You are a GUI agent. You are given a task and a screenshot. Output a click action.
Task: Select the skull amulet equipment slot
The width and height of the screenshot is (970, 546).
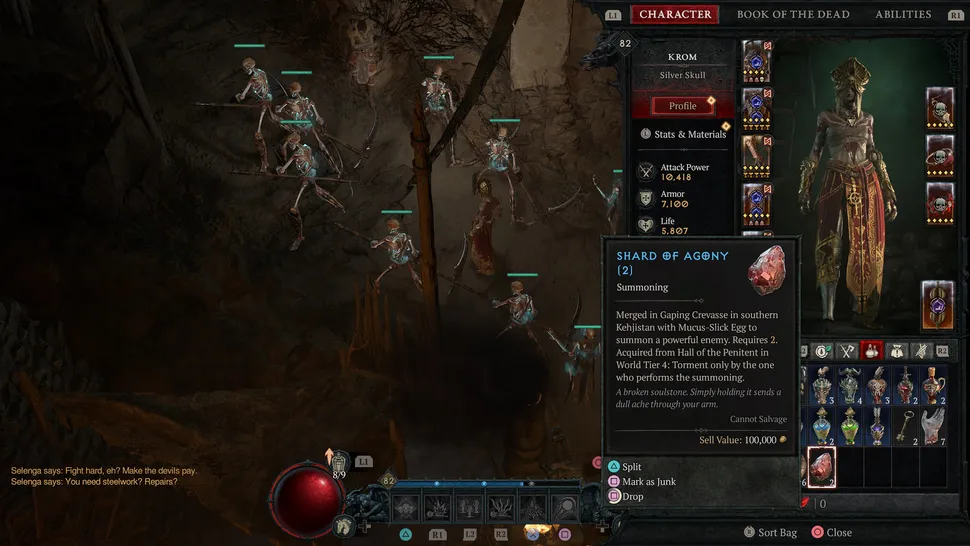pyautogui.click(x=940, y=201)
